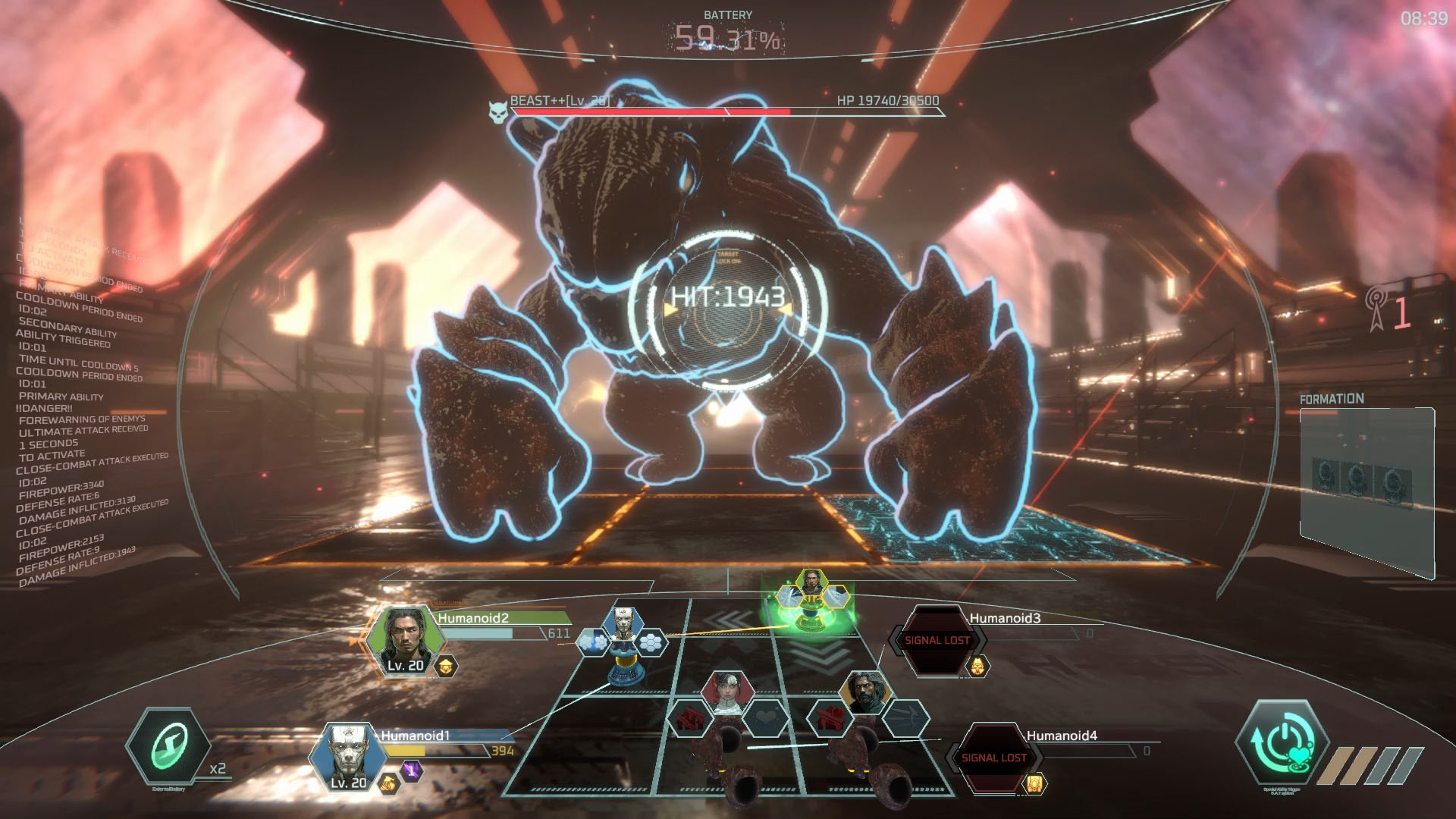Click the purple badge under Humanoid1
This screenshot has width=1456, height=819.
tap(412, 771)
